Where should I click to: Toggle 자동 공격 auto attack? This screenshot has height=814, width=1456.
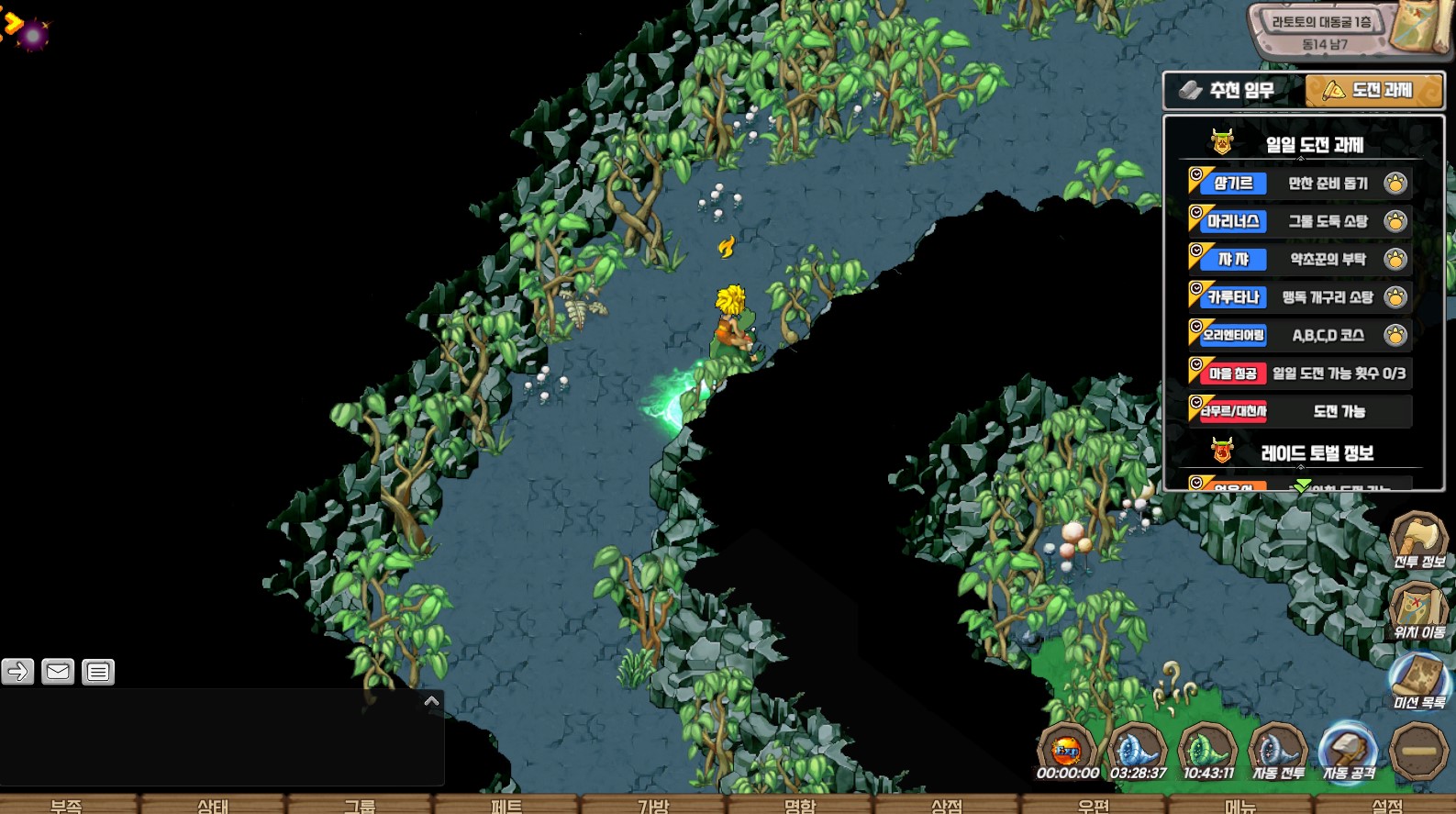coord(1349,753)
